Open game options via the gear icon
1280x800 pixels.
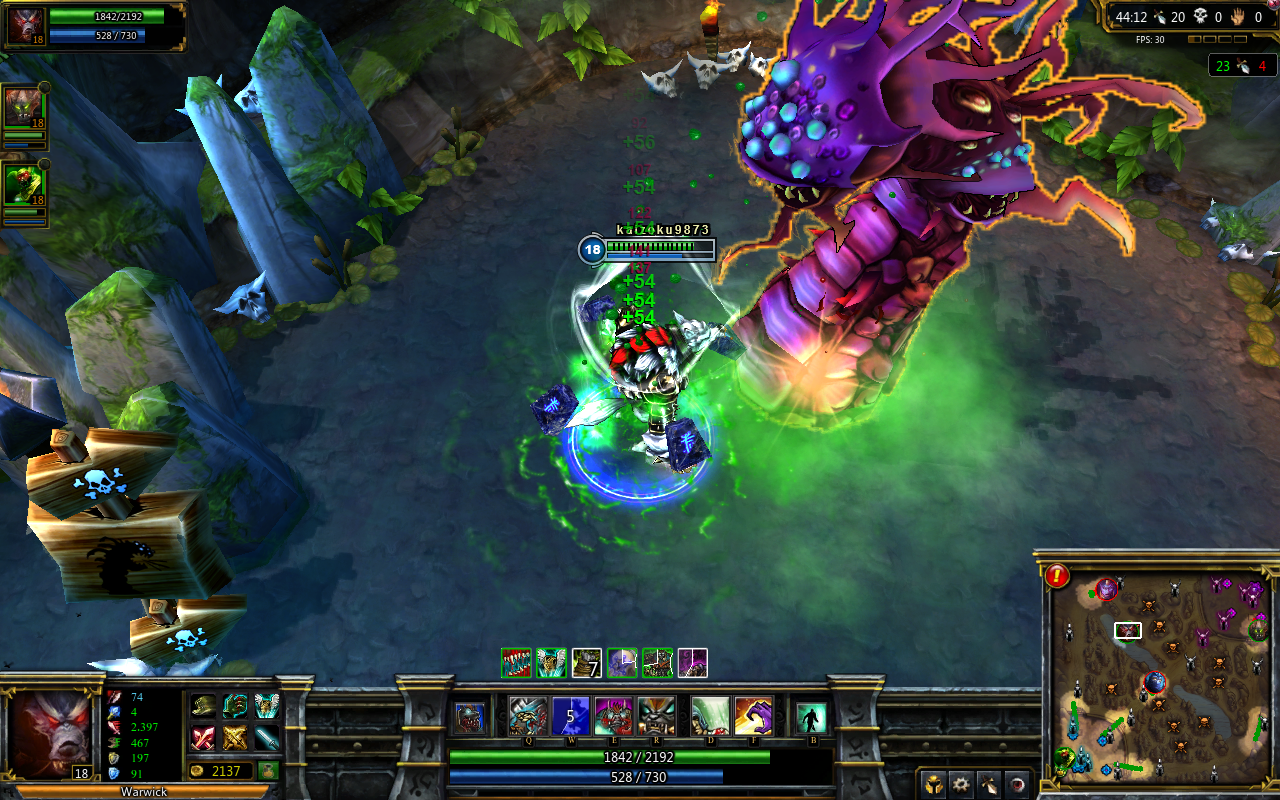961,785
